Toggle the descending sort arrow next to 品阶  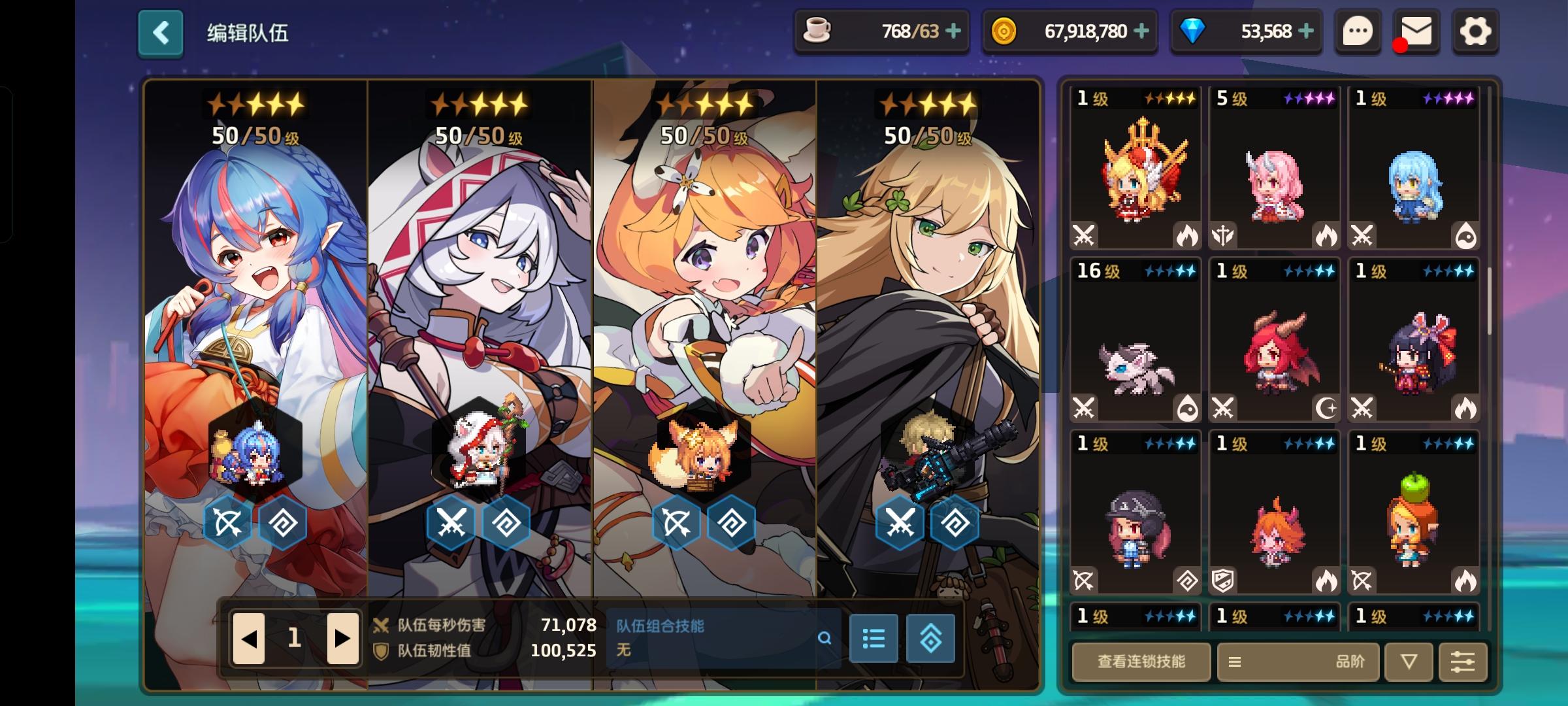pyautogui.click(x=1408, y=662)
